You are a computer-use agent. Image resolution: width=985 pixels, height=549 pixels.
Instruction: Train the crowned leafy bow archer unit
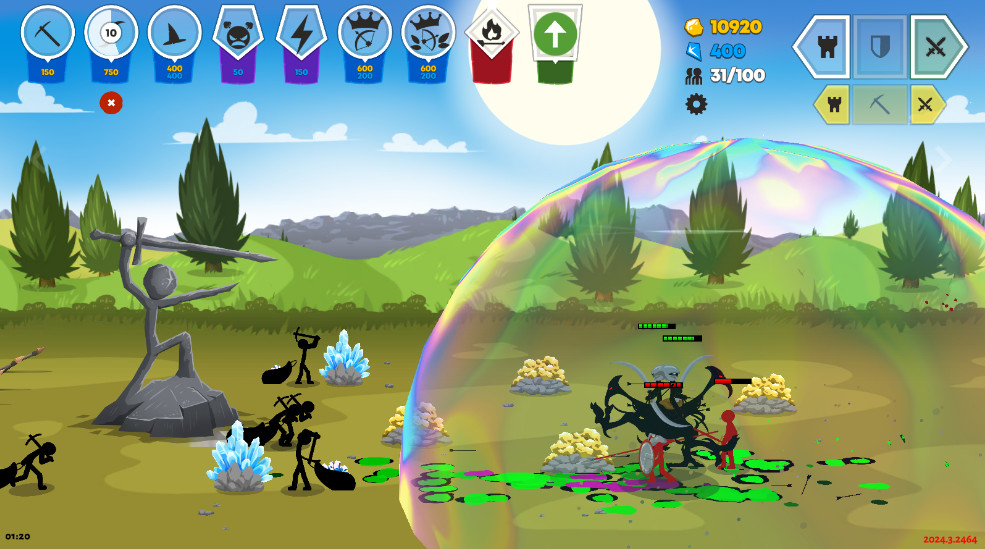click(428, 33)
